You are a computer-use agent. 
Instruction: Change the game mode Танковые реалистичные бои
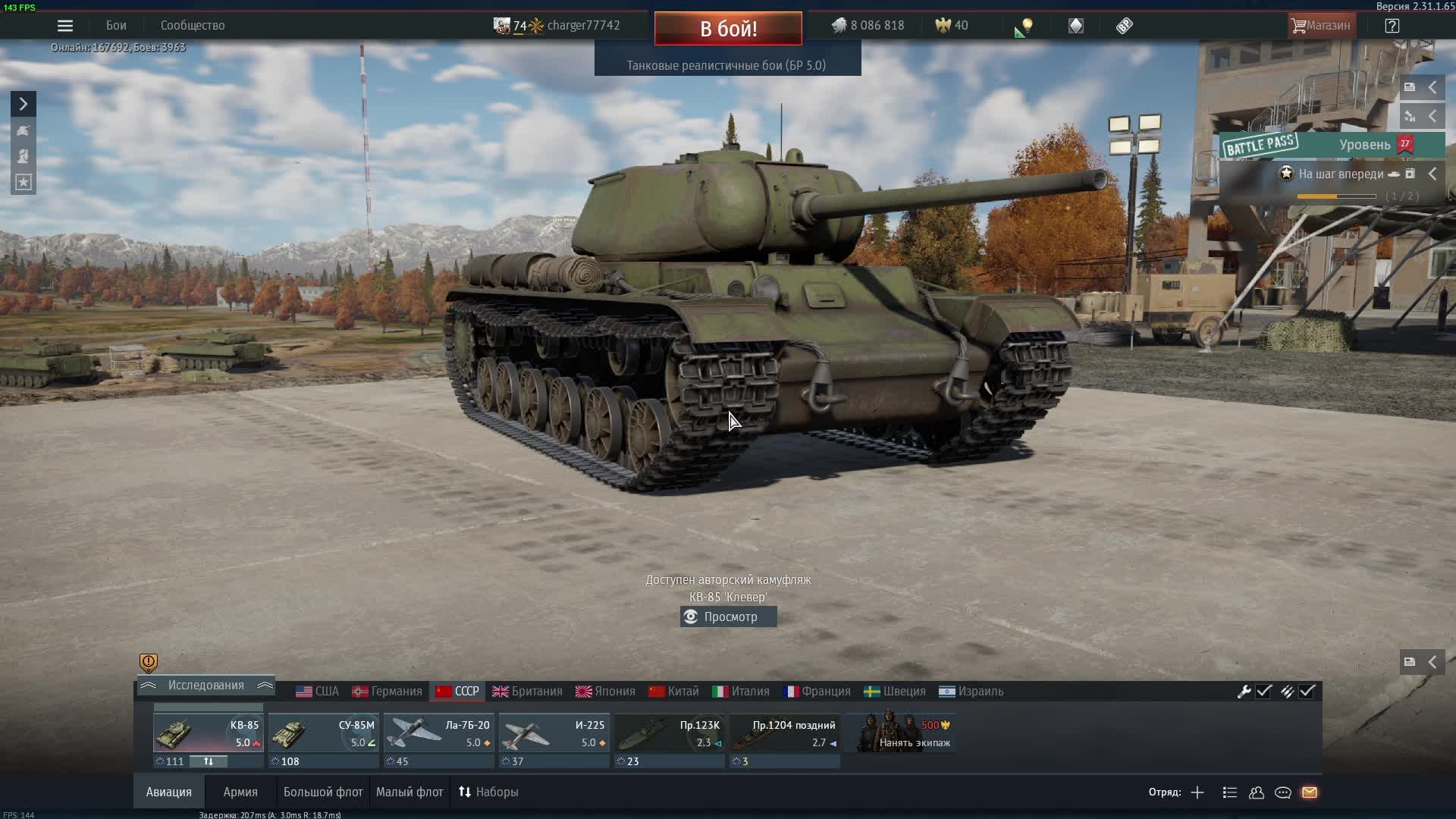point(726,65)
